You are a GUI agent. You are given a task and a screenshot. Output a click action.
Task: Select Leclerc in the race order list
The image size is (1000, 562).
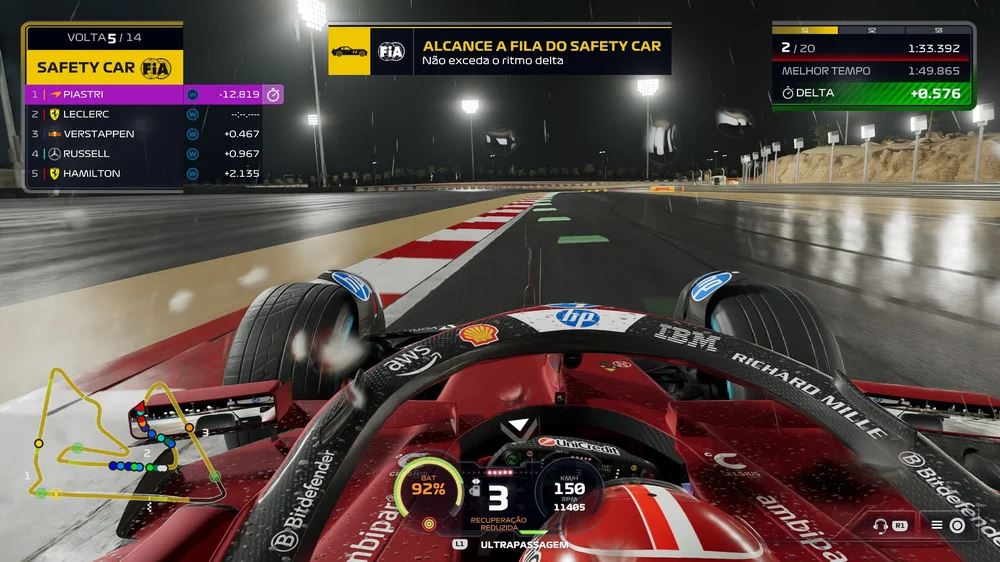(x=150, y=114)
